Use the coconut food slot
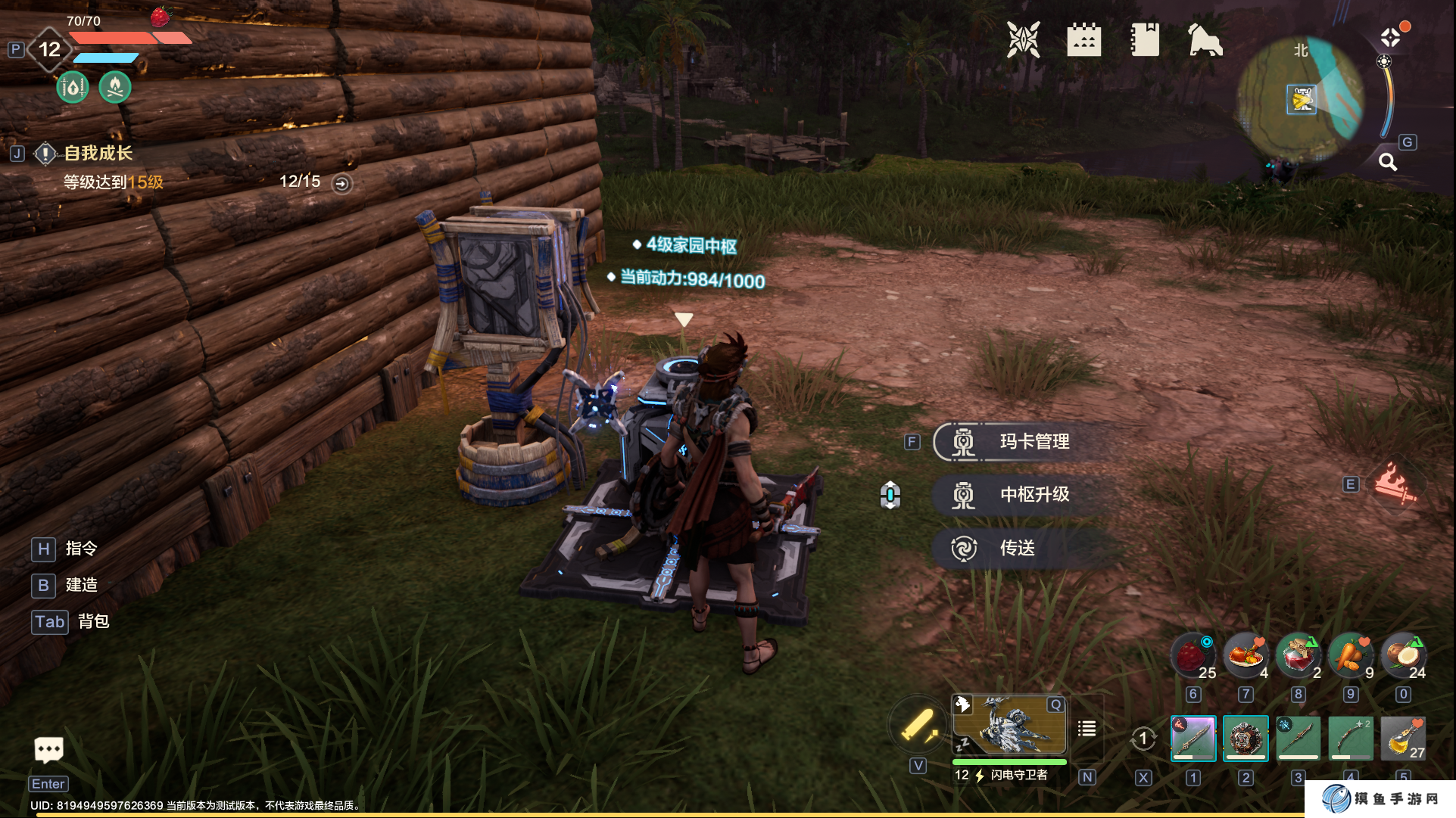1456x818 pixels. (x=1403, y=655)
